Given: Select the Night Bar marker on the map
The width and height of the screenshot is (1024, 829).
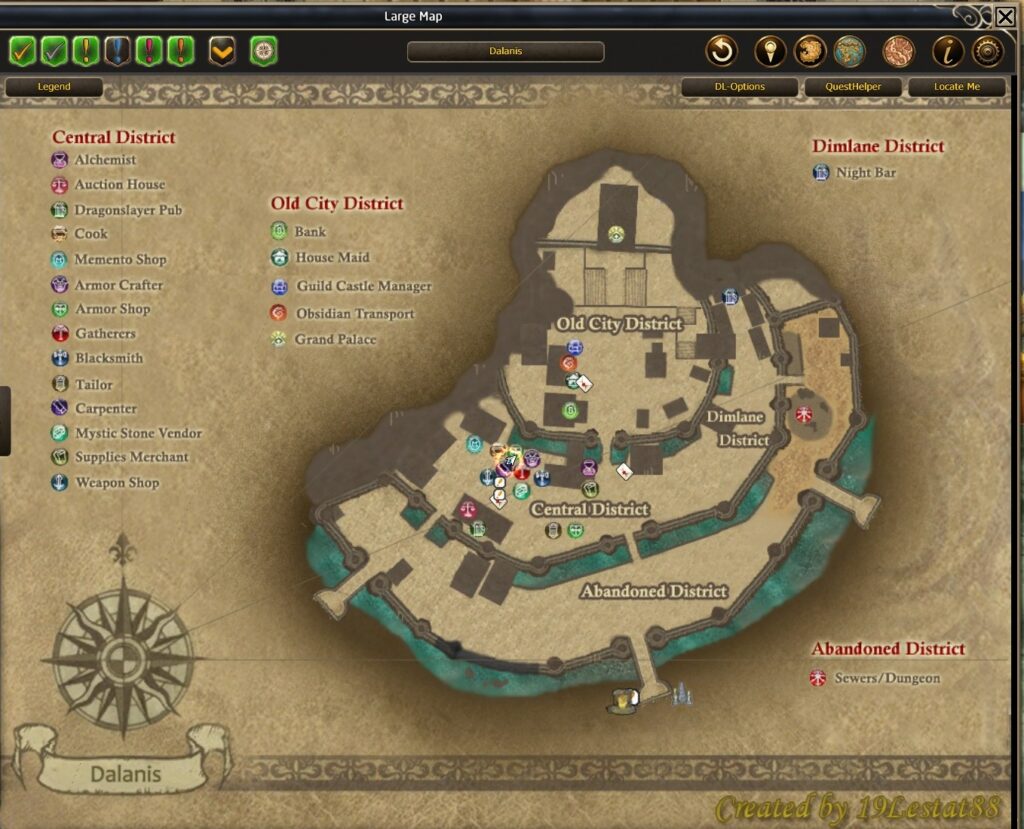Looking at the screenshot, I should tap(730, 296).
